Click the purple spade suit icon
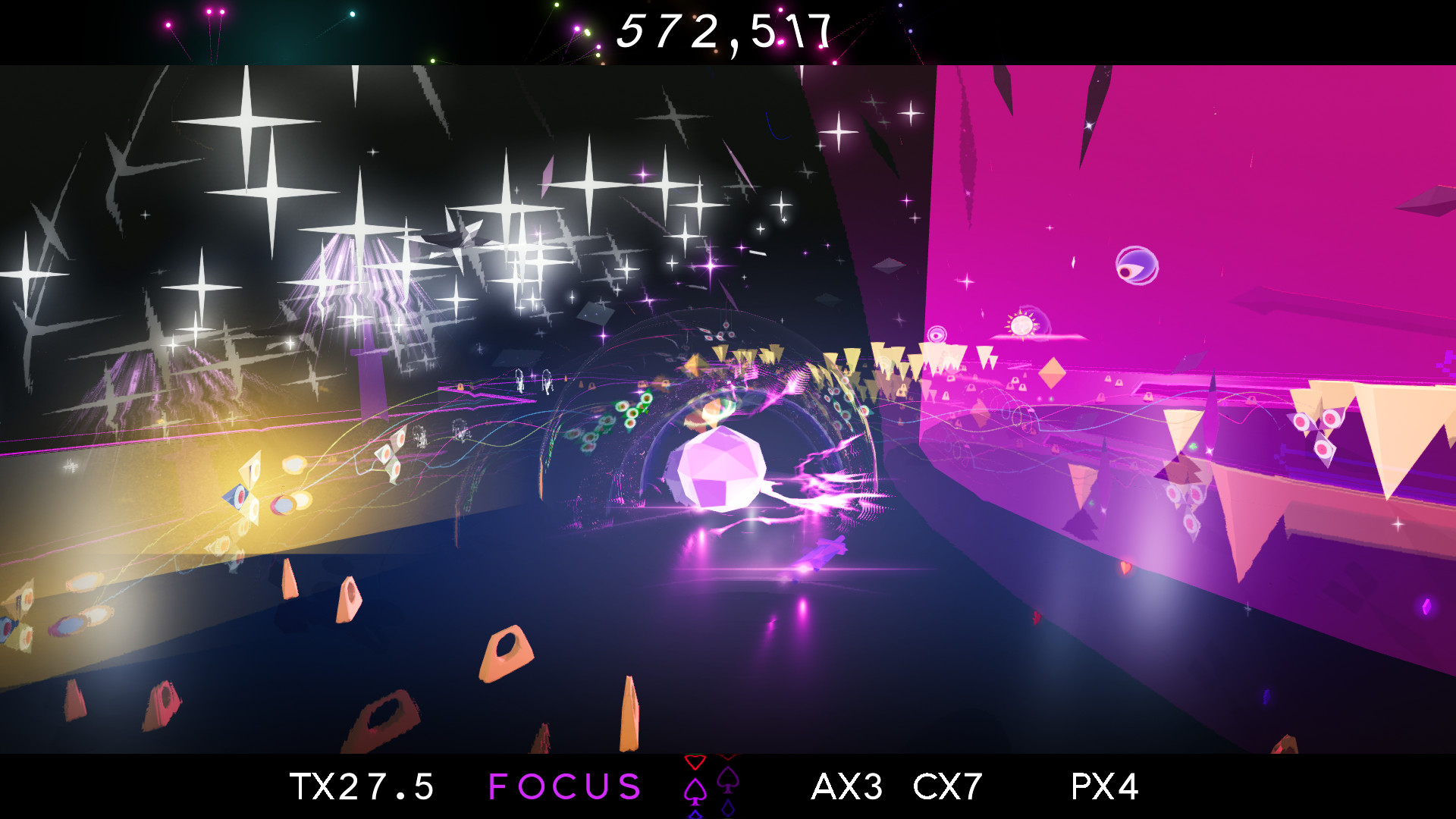Viewport: 1456px width, 819px height. (x=728, y=781)
